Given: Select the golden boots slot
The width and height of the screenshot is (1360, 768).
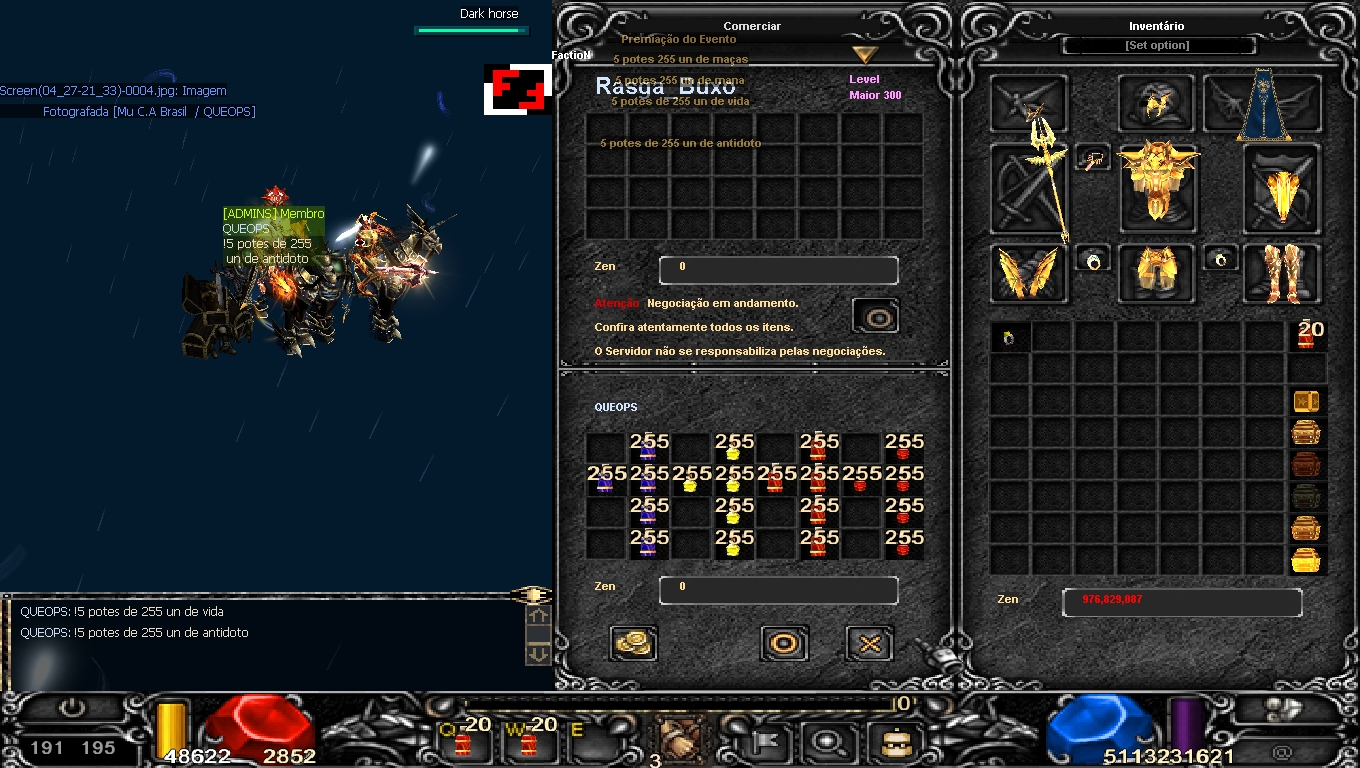Looking at the screenshot, I should coord(1281,273).
